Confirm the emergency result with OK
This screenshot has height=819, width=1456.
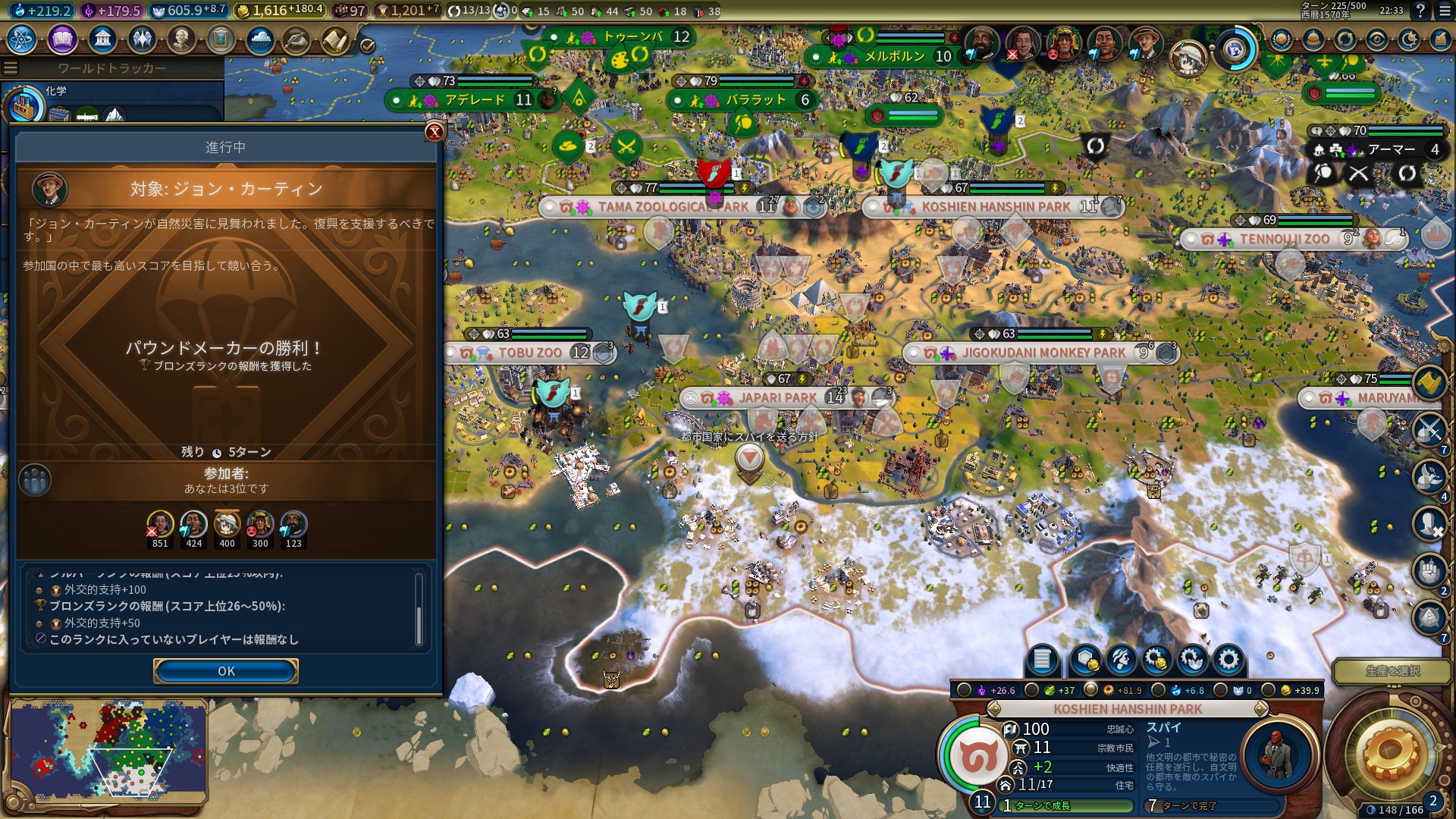coord(225,671)
